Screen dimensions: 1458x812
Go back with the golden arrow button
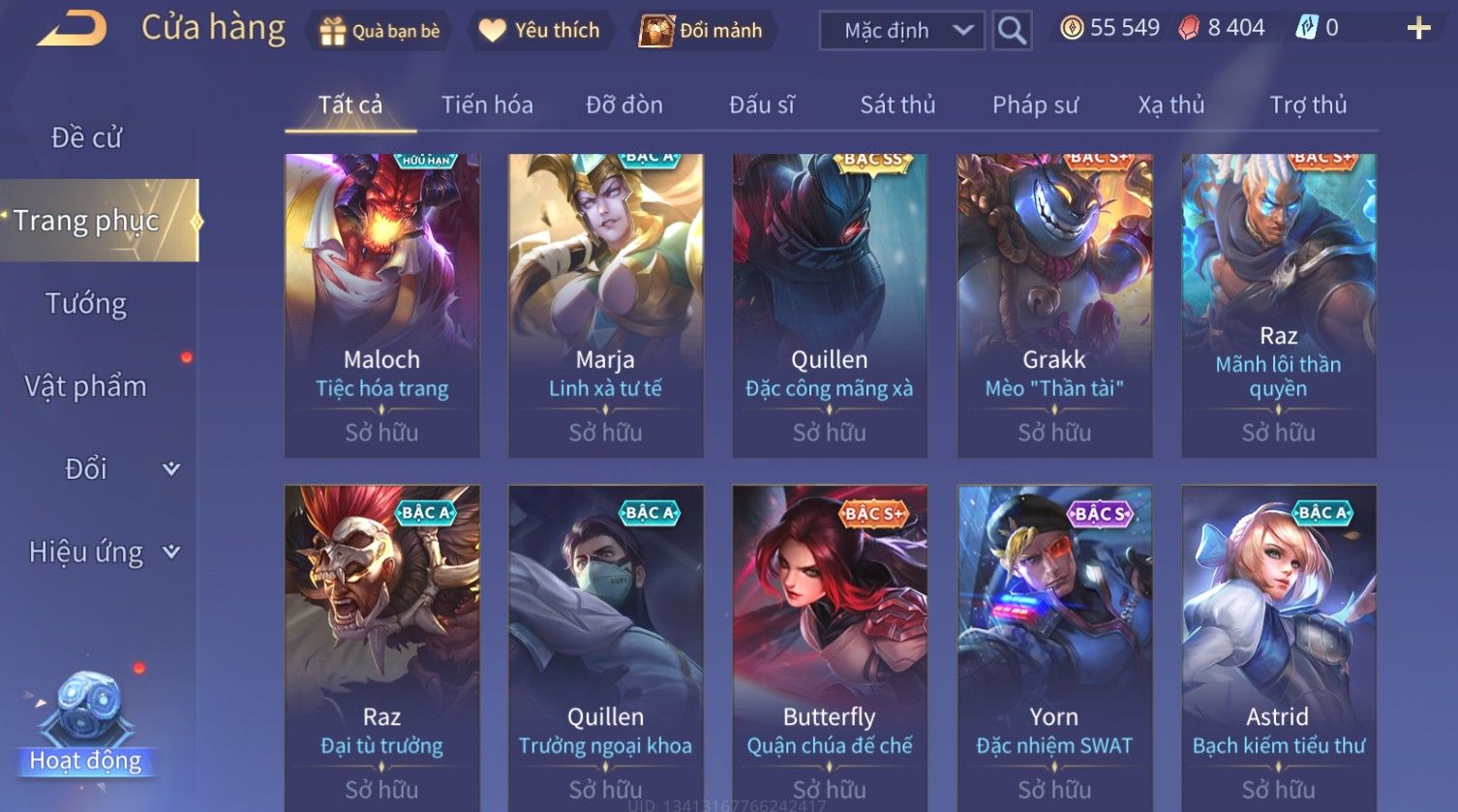pos(72,30)
